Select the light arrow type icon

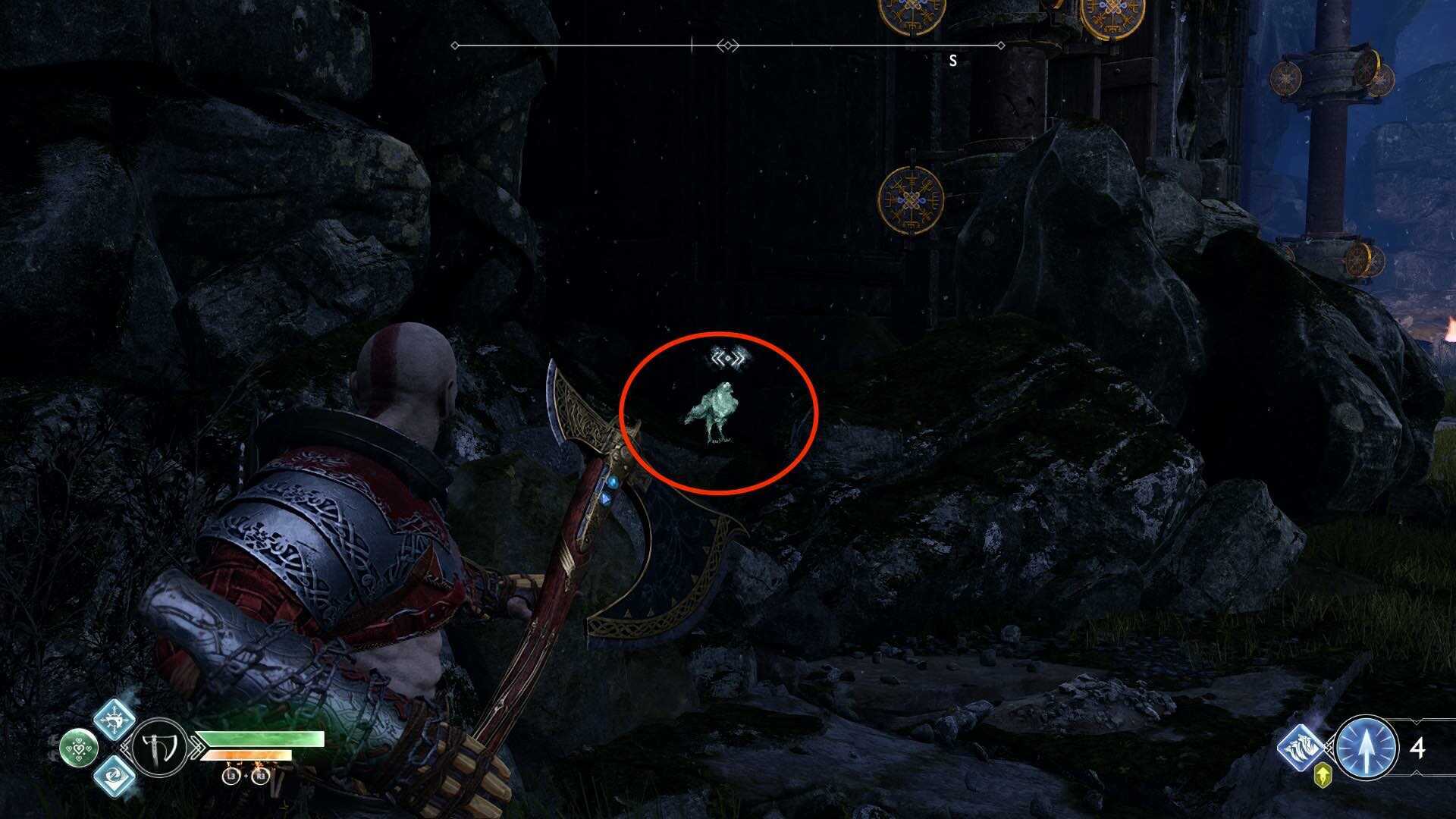tap(1367, 750)
